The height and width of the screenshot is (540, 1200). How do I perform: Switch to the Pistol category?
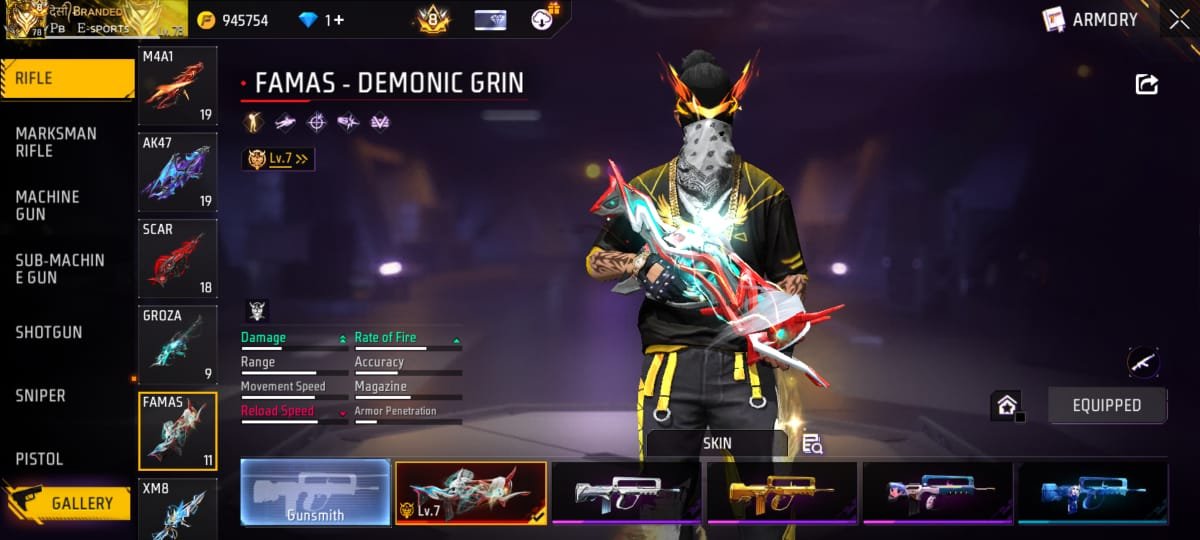tap(39, 459)
